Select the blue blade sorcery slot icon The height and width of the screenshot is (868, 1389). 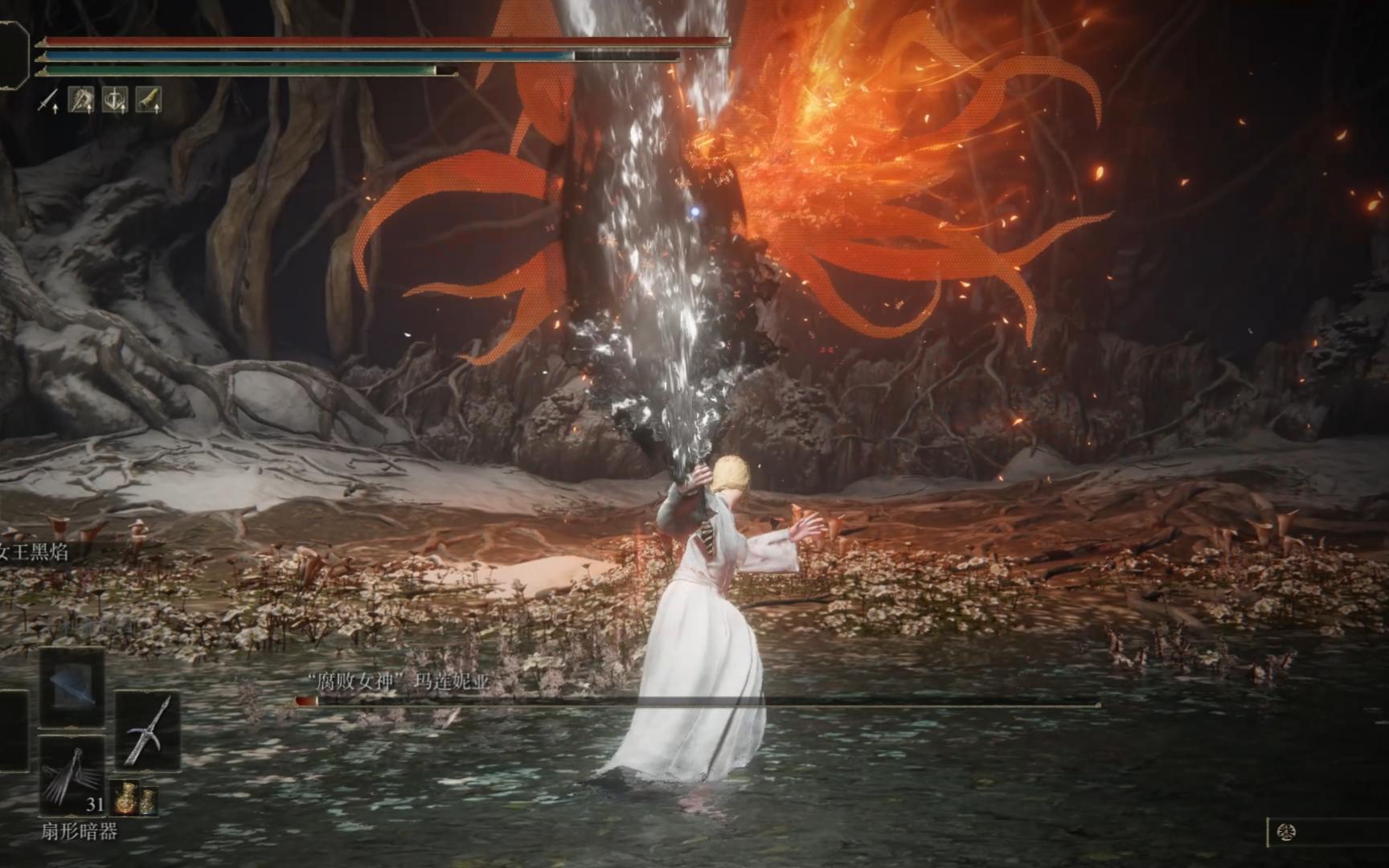click(x=73, y=686)
